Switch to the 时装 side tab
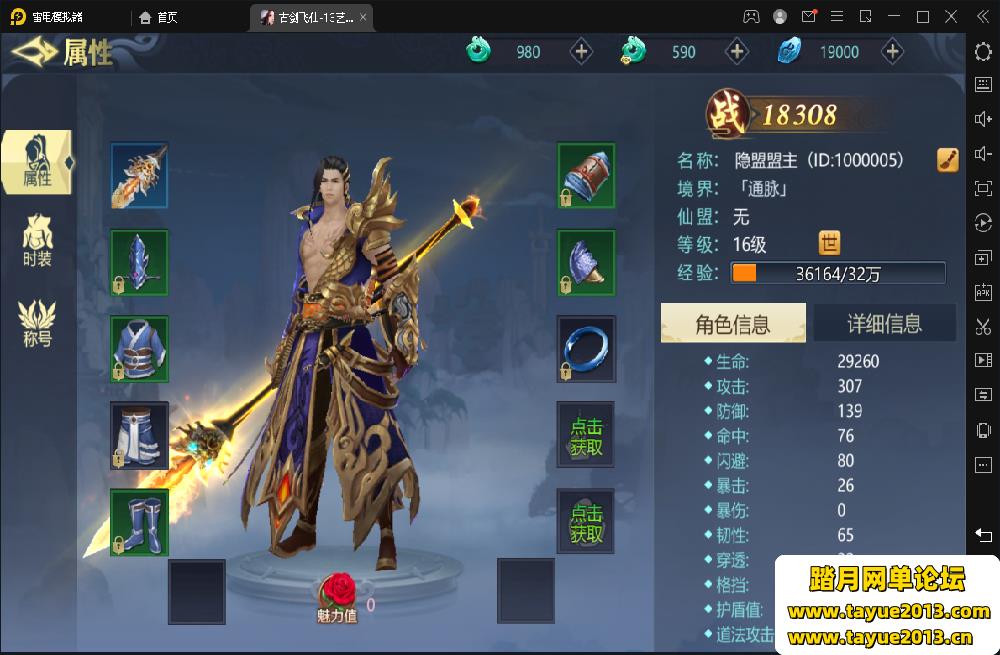This screenshot has width=1000, height=655. click(x=37, y=241)
